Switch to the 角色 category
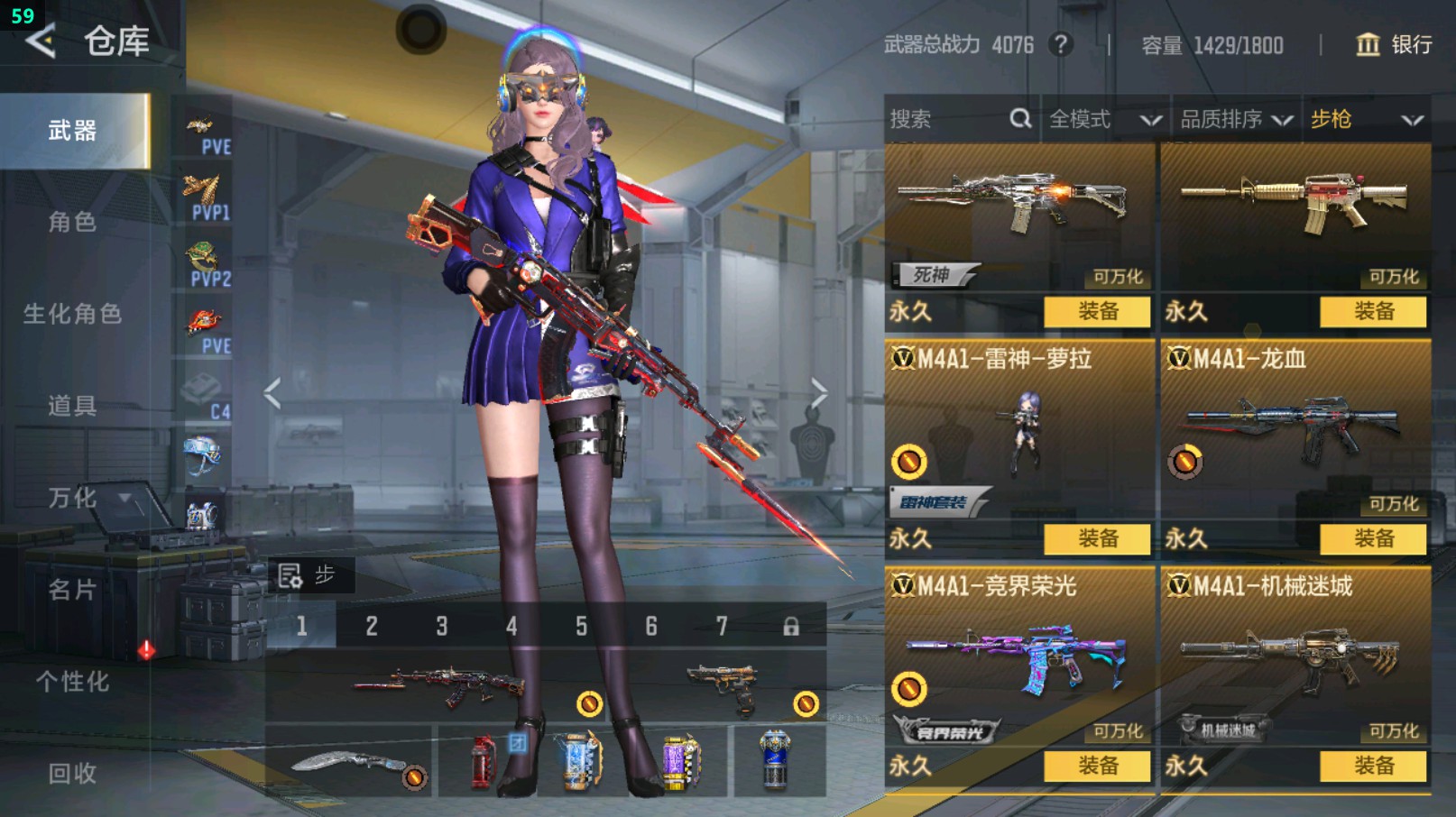 [72, 222]
